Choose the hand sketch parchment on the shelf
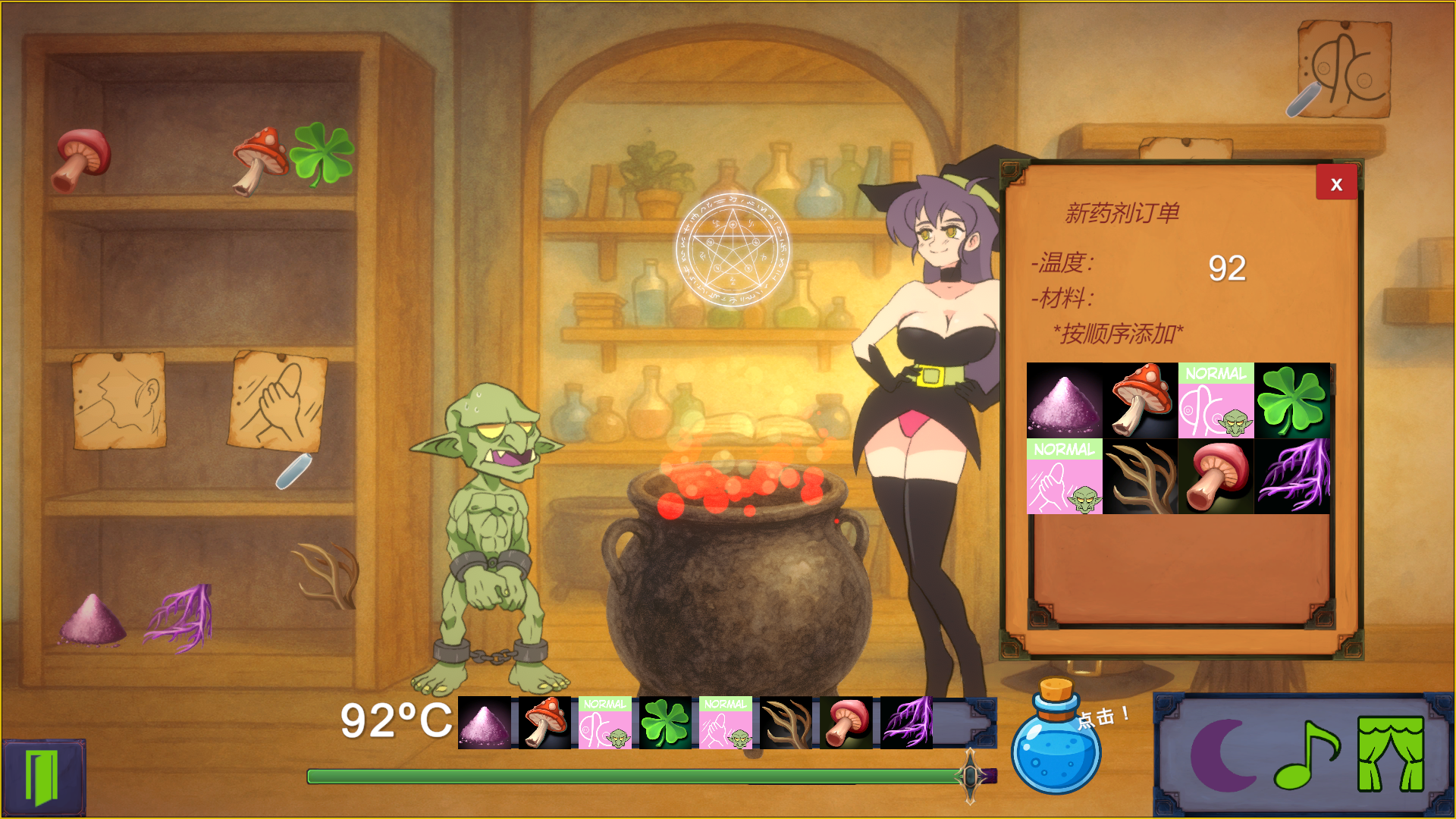The height and width of the screenshot is (819, 1456). [278, 400]
